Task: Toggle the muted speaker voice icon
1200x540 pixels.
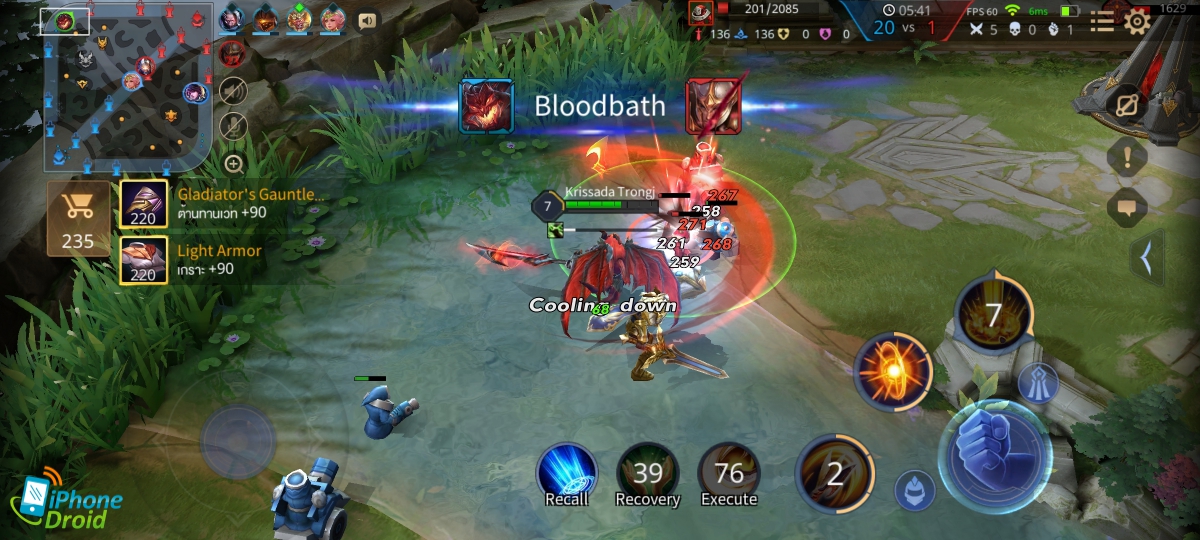Action: pos(234,91)
